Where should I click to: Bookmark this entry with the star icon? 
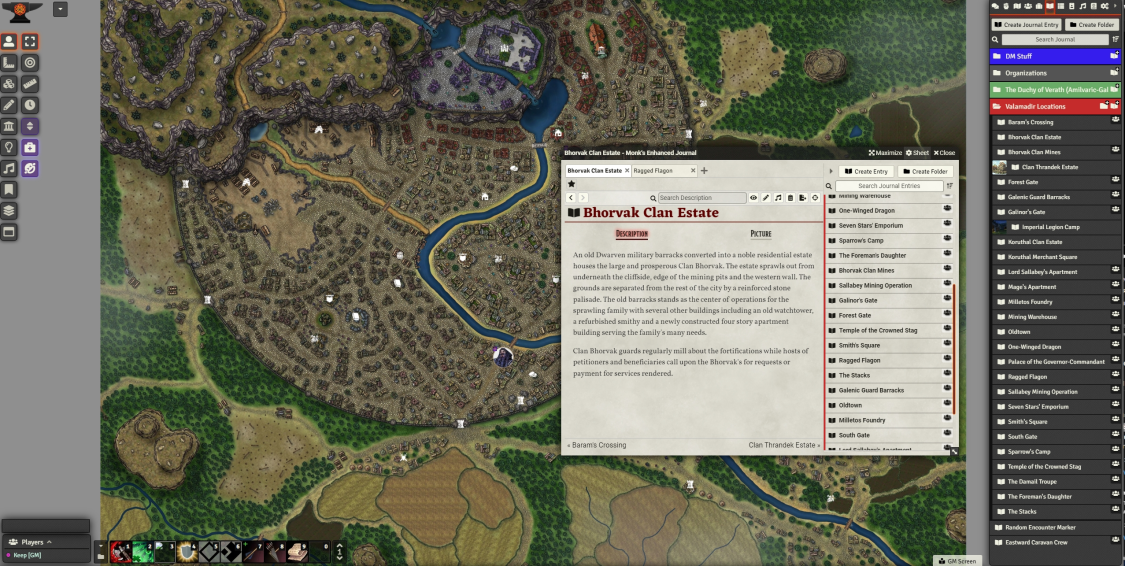click(x=571, y=184)
